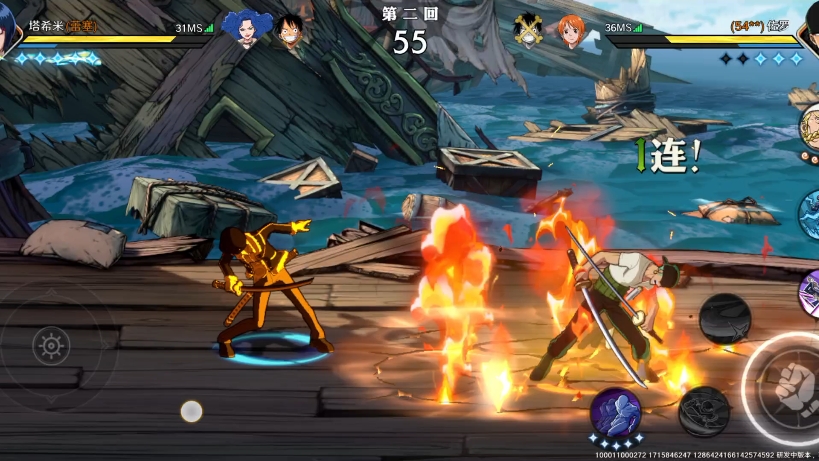Select the blue-haired assist portrait

point(243,29)
